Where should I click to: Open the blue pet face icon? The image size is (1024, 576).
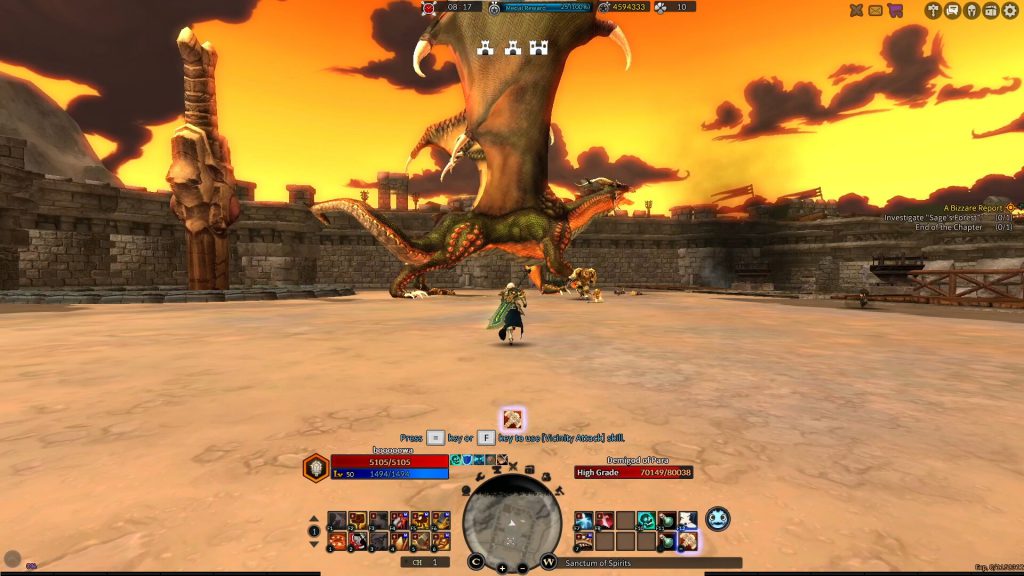click(x=717, y=519)
